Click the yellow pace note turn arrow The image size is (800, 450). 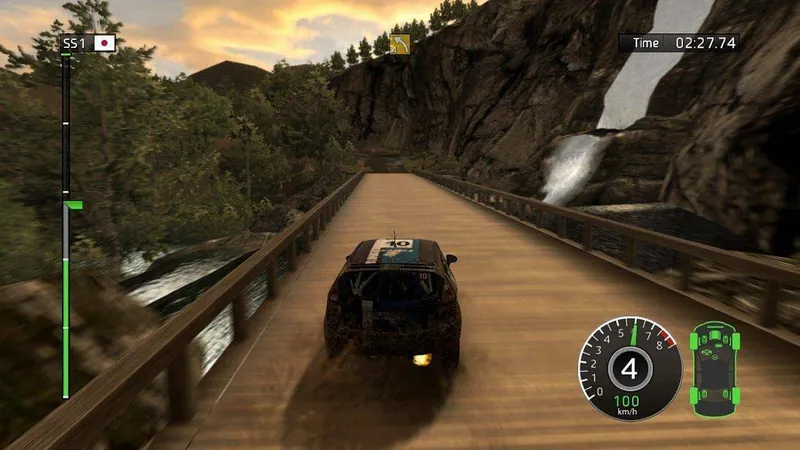(x=401, y=44)
